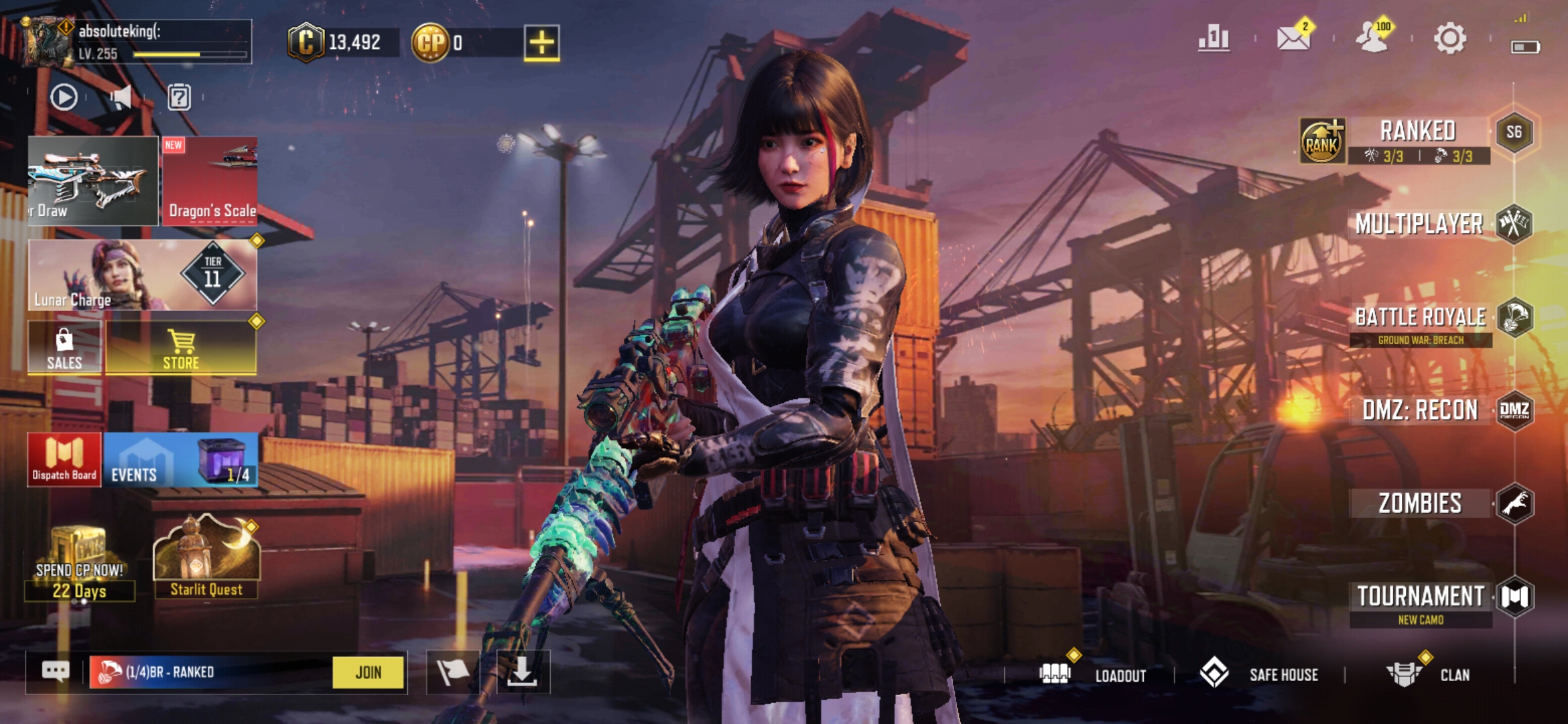1568x724 pixels.
Task: Open the Starlit Quest event
Action: coord(206,558)
